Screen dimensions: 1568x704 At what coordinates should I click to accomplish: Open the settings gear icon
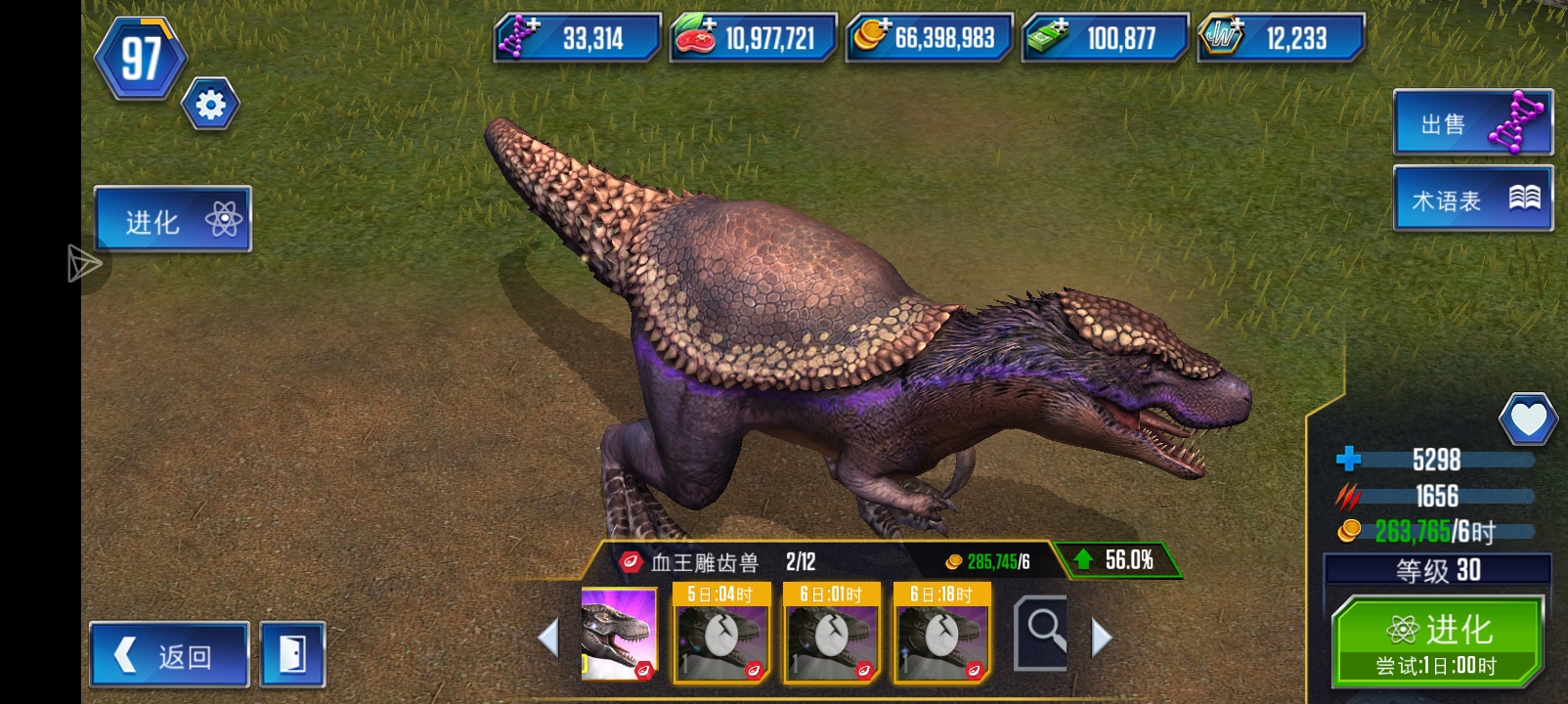coord(210,105)
